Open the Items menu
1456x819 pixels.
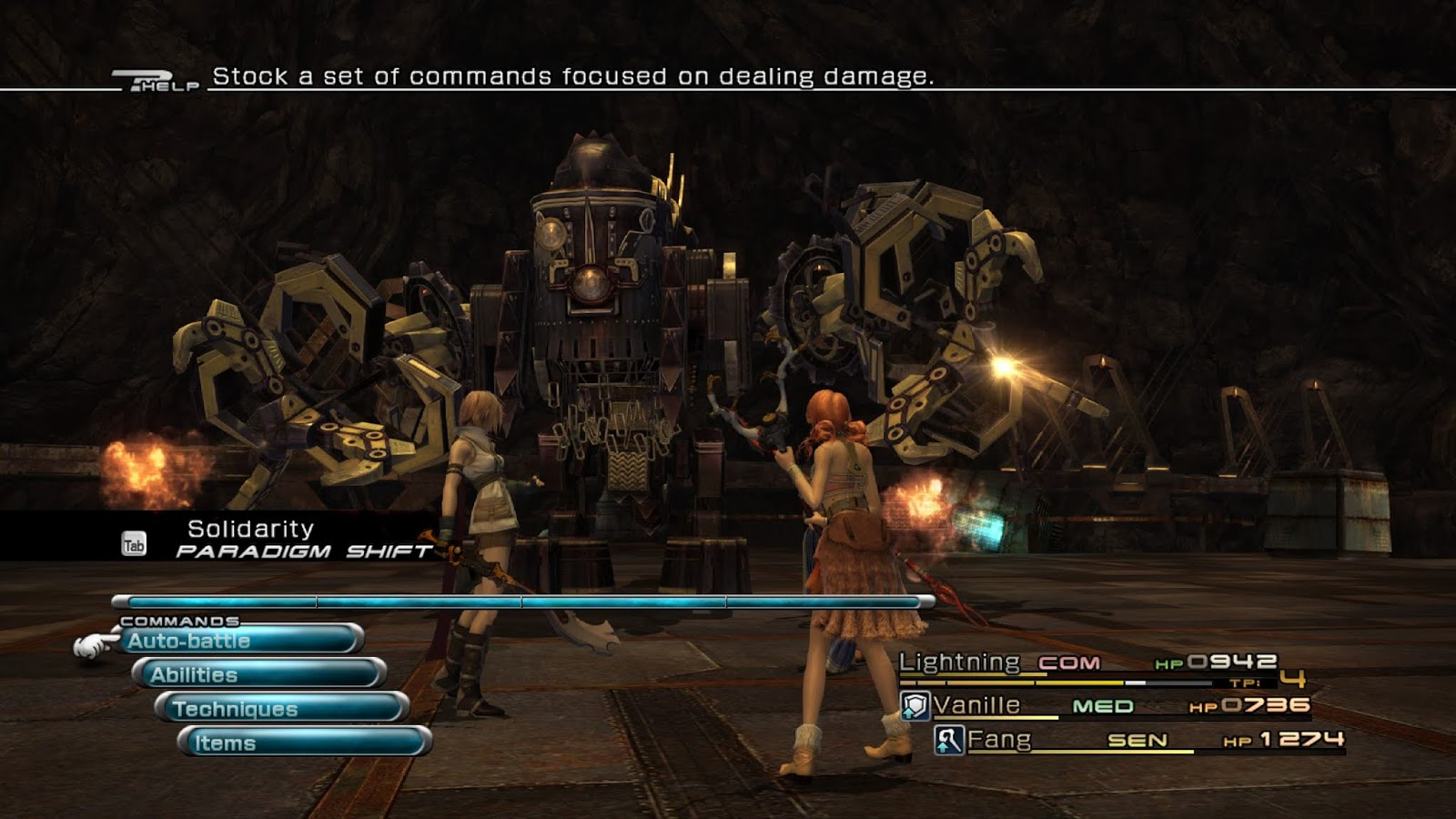tap(304, 743)
